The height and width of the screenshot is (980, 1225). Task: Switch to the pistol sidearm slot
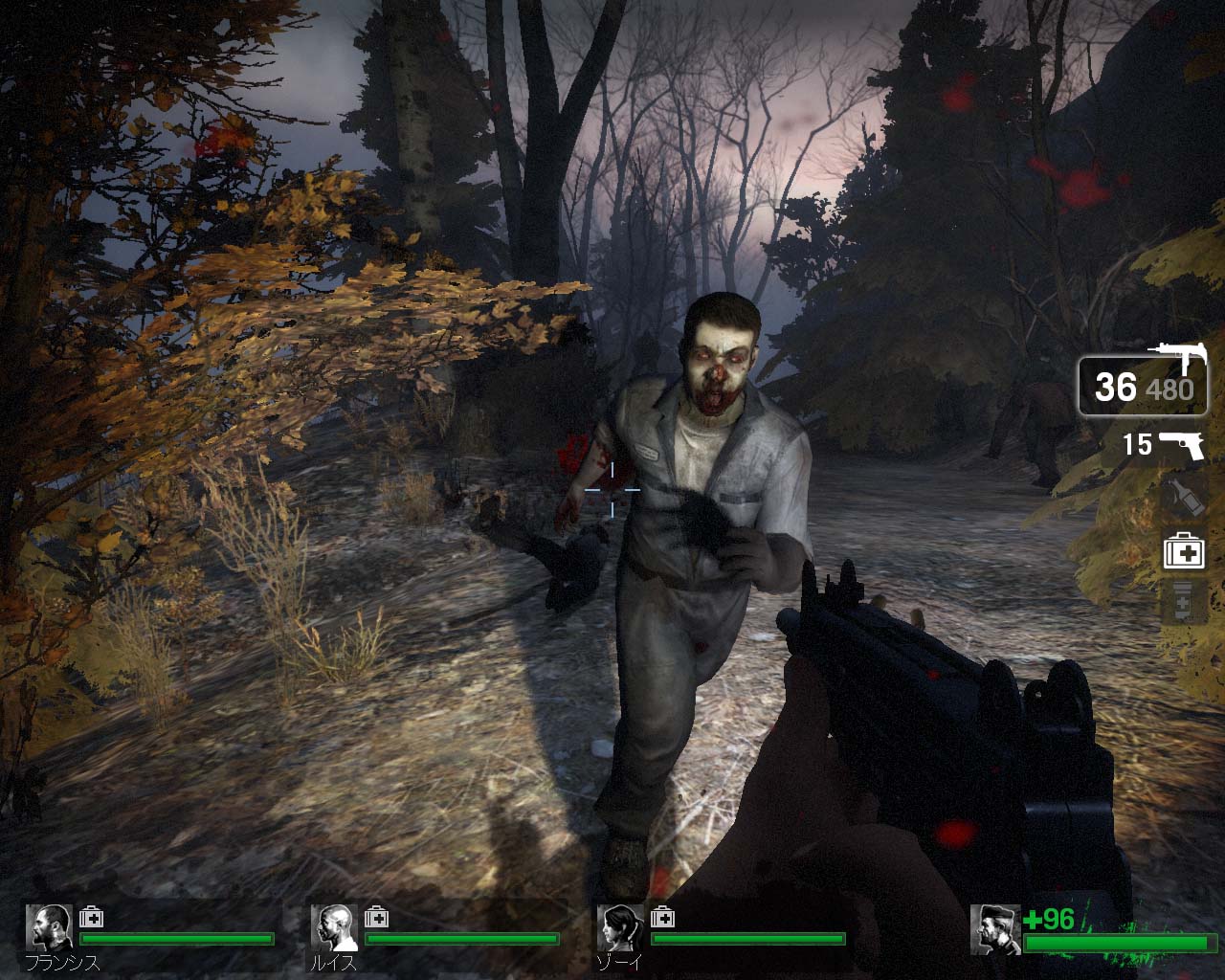tap(1179, 445)
